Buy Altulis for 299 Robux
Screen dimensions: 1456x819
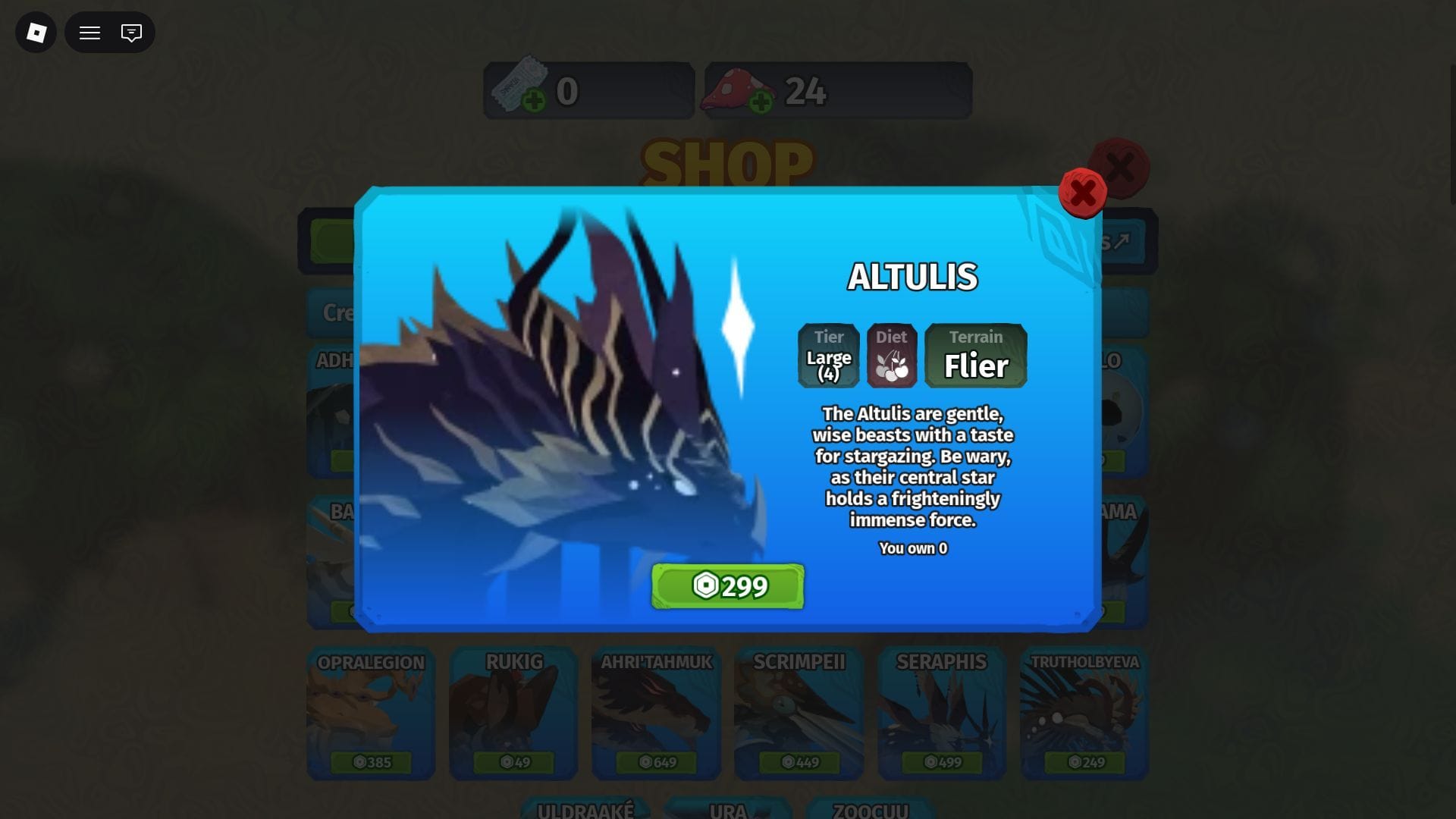point(727,586)
